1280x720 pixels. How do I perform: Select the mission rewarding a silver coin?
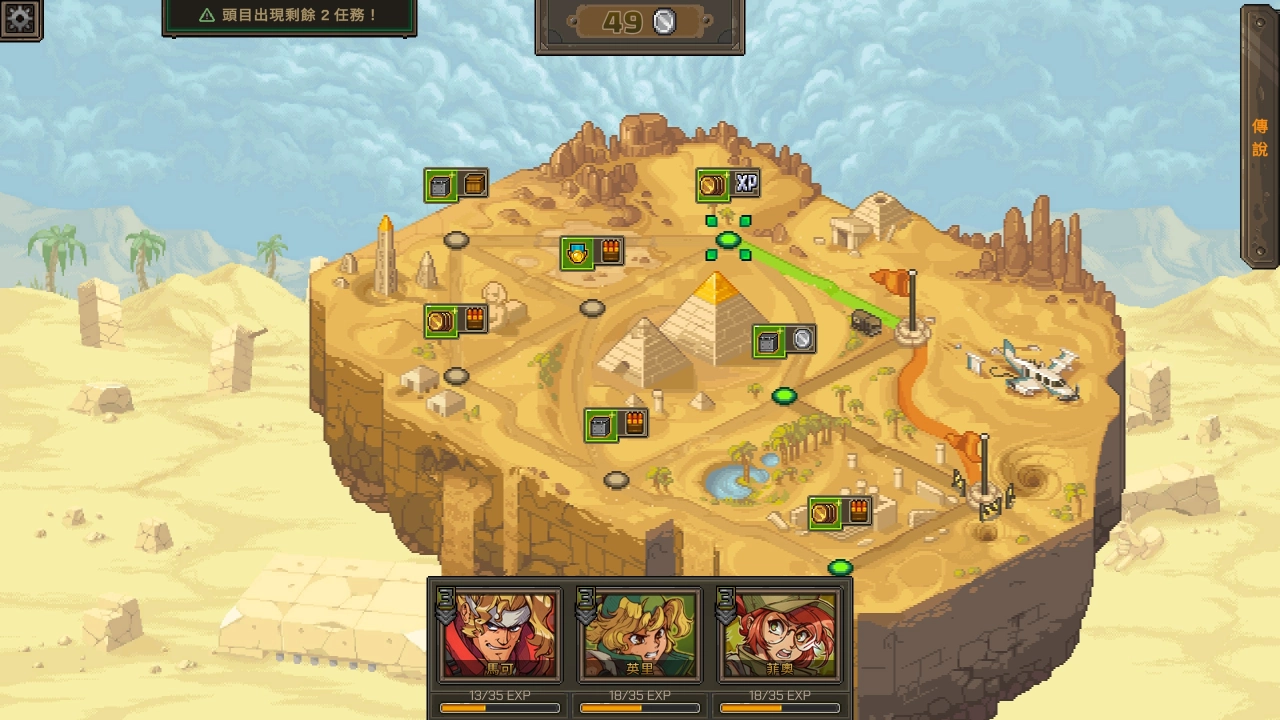784,341
